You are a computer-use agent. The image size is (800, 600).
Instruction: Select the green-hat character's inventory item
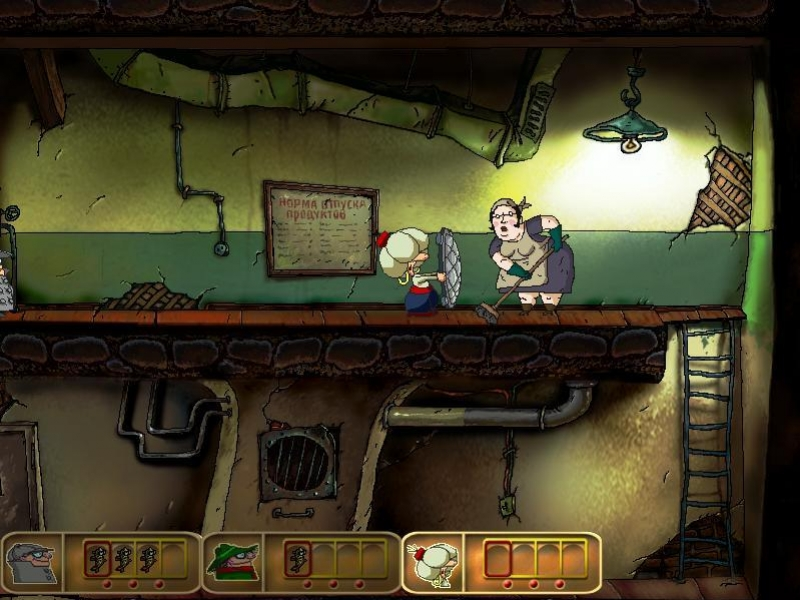coord(297,558)
